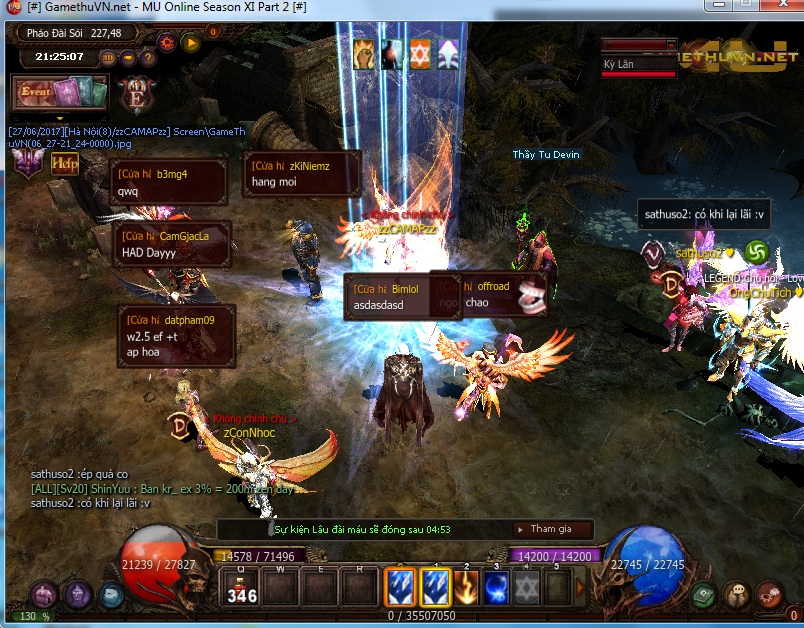
Task: Open the Kỳ Lân pet status panel
Action: coord(640,60)
